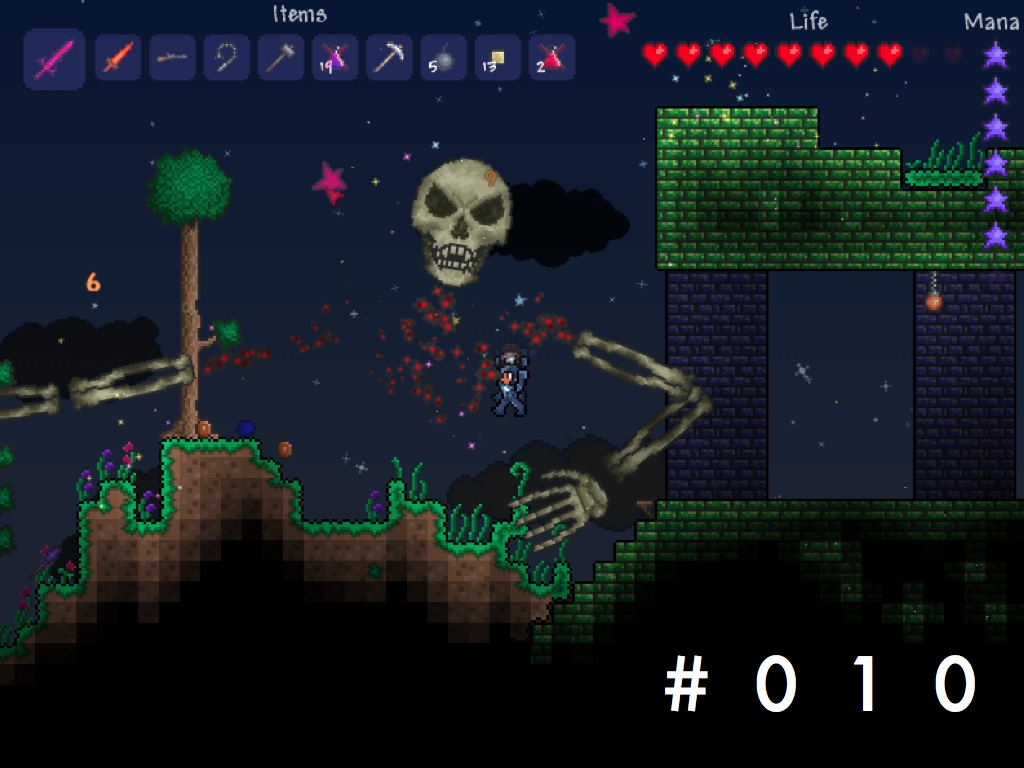
Task: Choose the musket gun slot
Action: pos(172,58)
